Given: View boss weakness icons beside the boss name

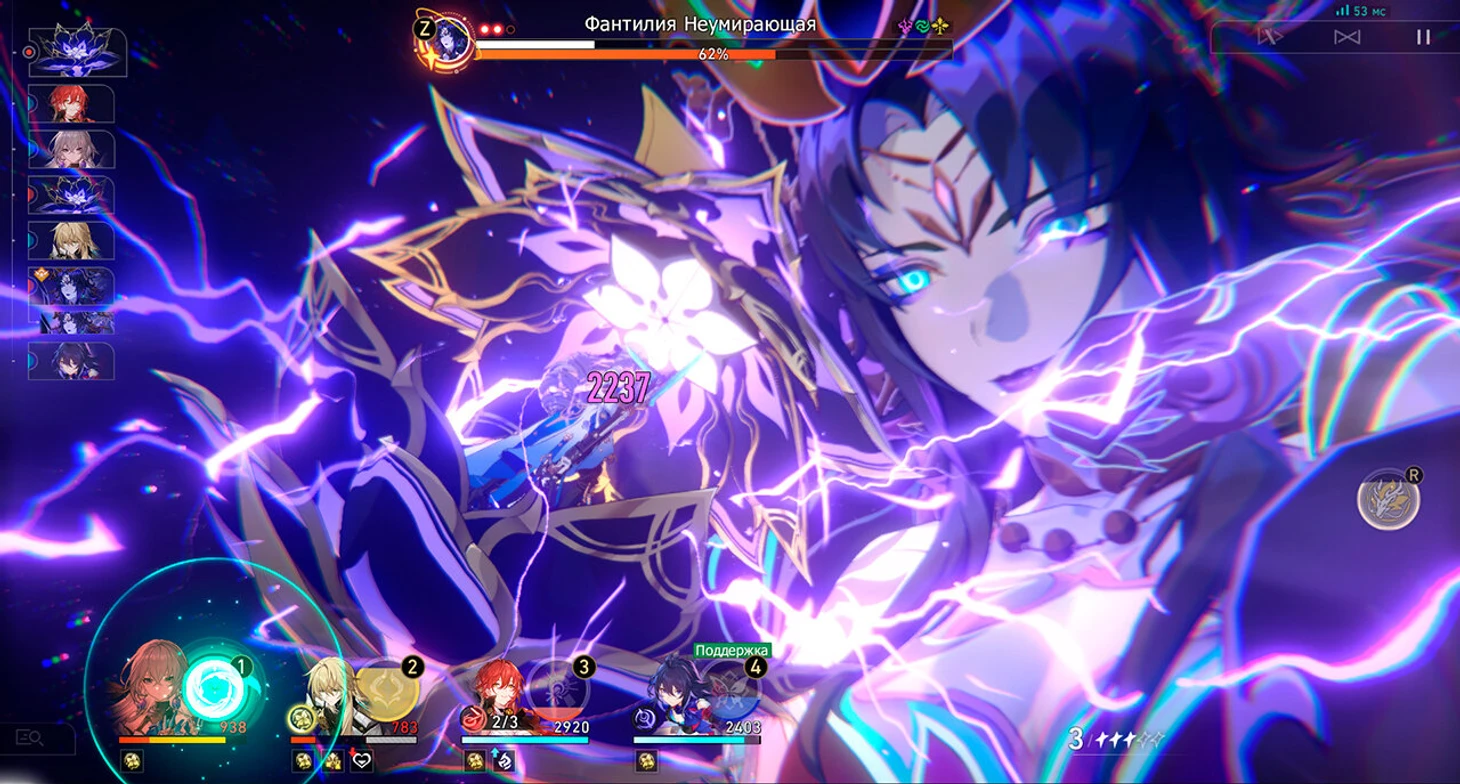Looking at the screenshot, I should coord(921,27).
